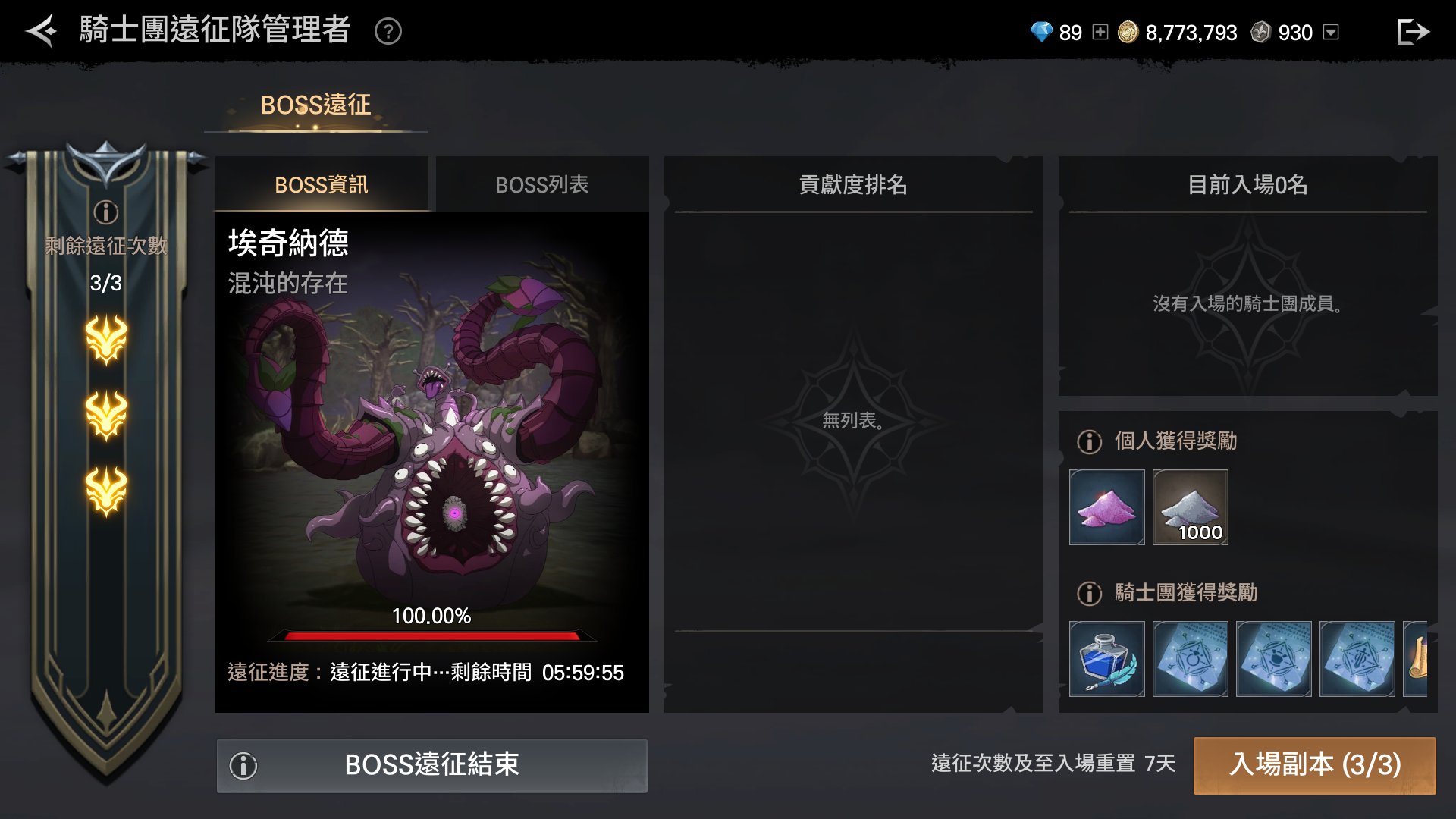Viewport: 1456px width, 819px height.
Task: Select the BOSS遠征 tab
Action: [x=315, y=105]
